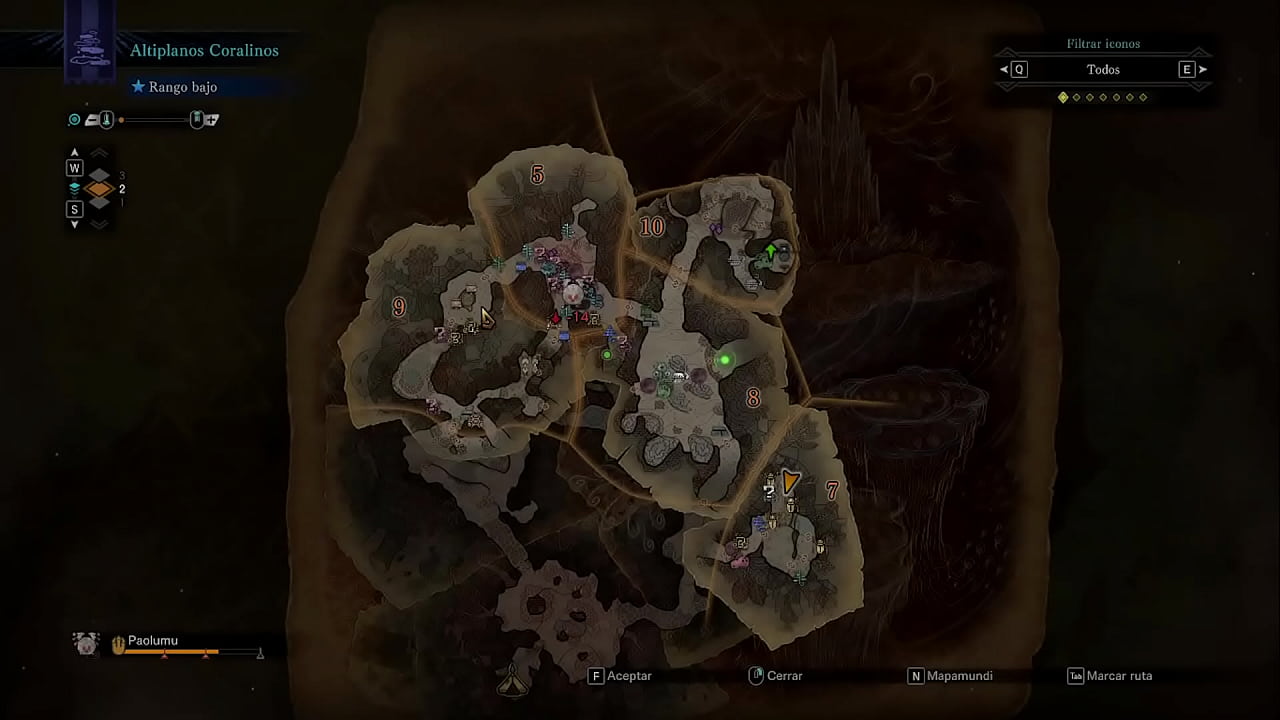This screenshot has width=1280, height=720.
Task: Select the Paolumu marker on the map
Action: [x=572, y=293]
